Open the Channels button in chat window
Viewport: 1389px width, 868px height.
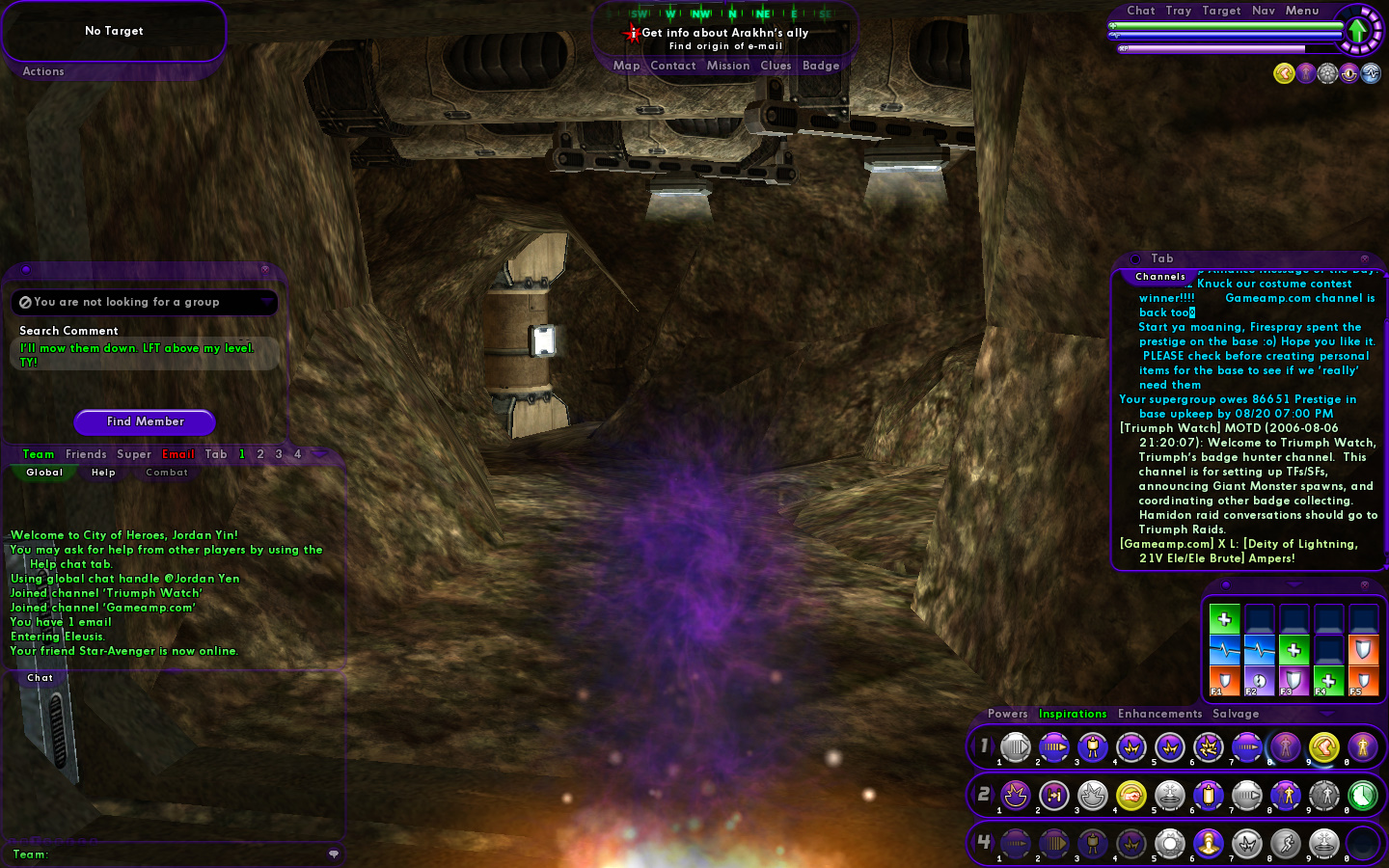click(1160, 277)
